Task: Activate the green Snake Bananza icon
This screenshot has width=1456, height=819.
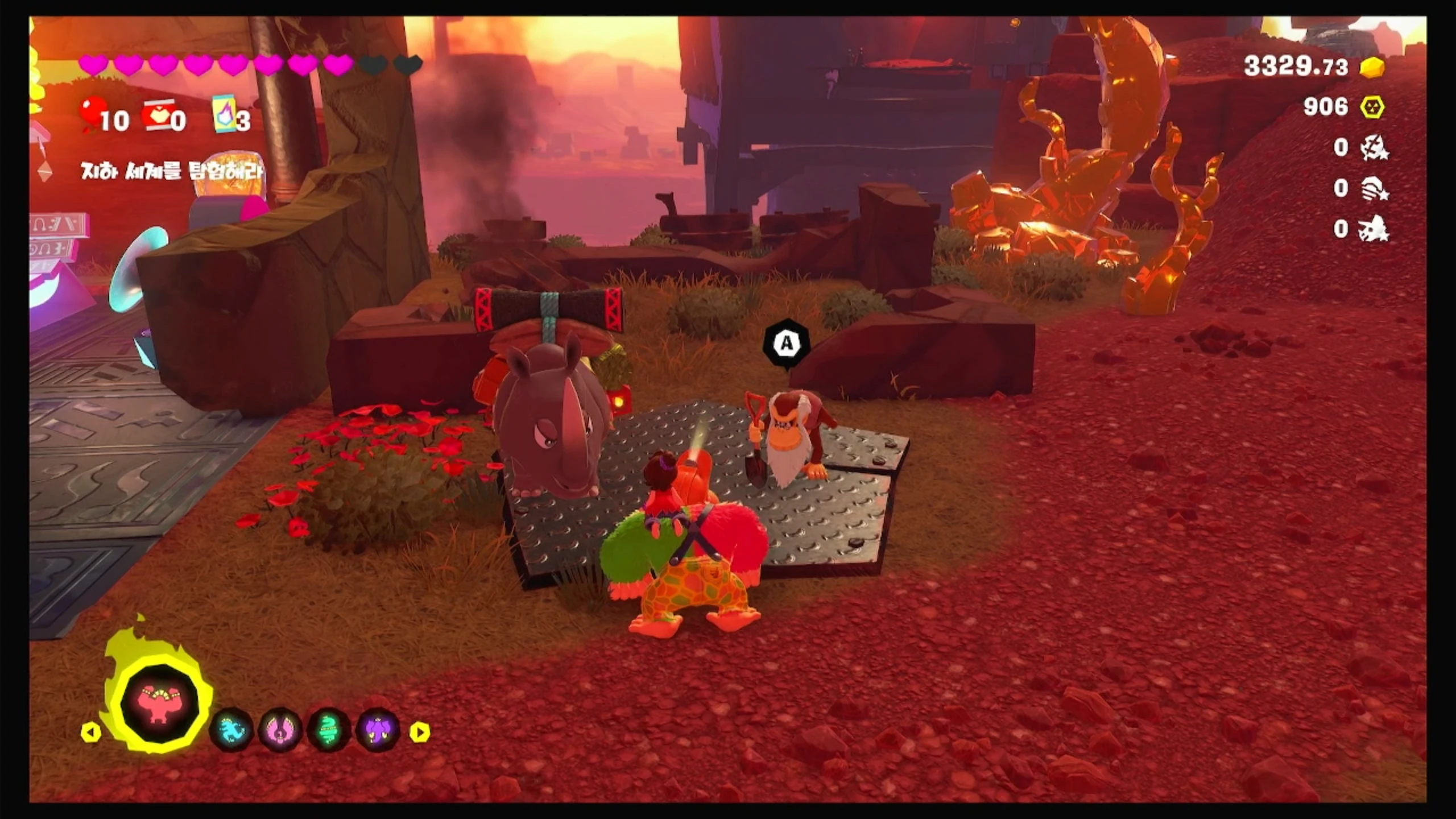Action: click(x=329, y=730)
